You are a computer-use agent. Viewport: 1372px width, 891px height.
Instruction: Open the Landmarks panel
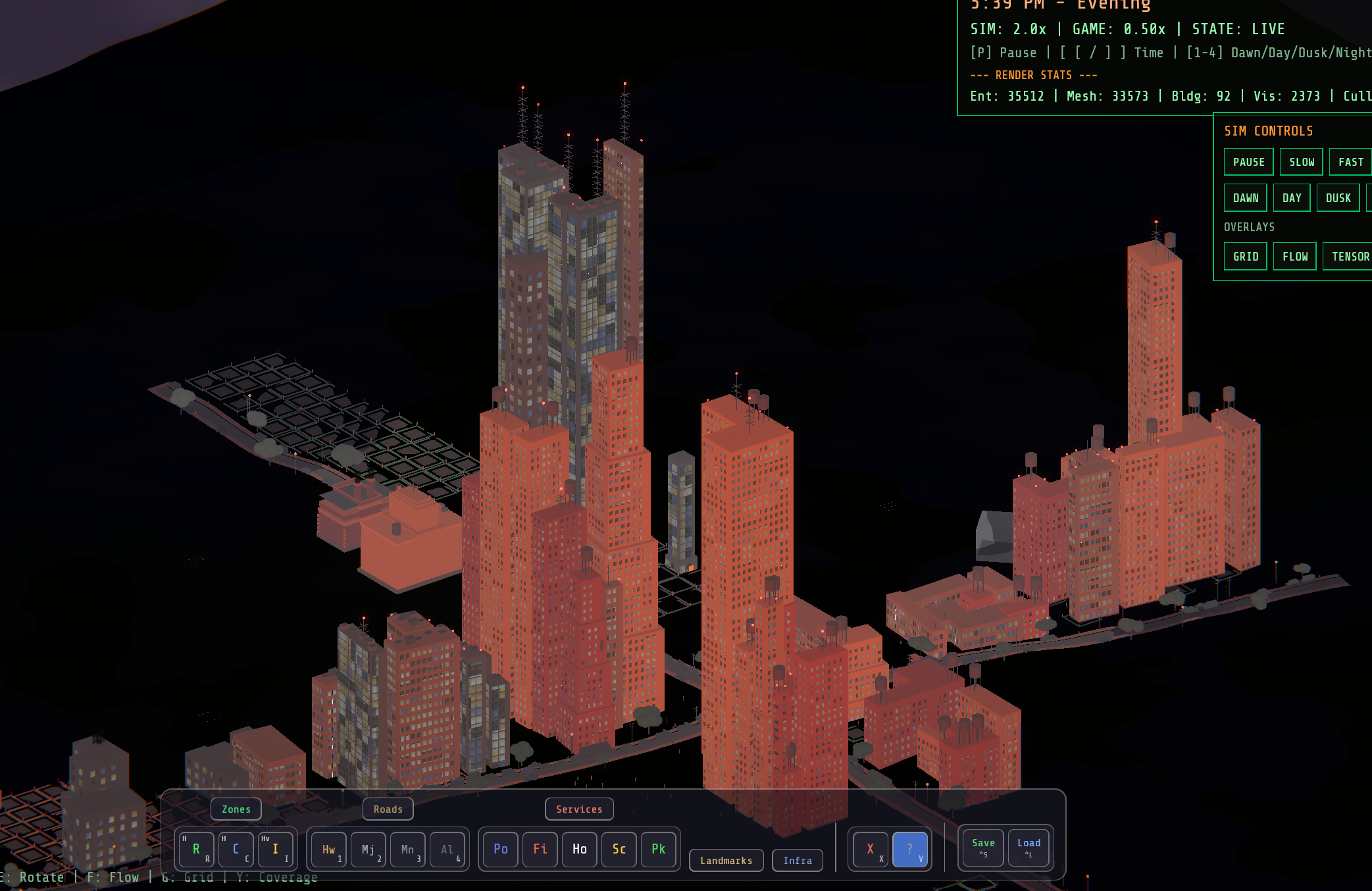coord(726,860)
